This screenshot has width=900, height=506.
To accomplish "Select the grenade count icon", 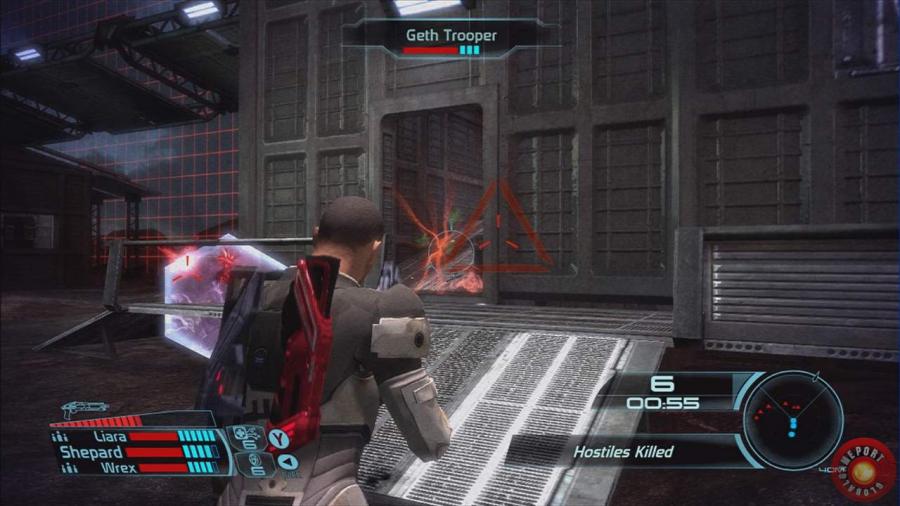I will click(252, 463).
